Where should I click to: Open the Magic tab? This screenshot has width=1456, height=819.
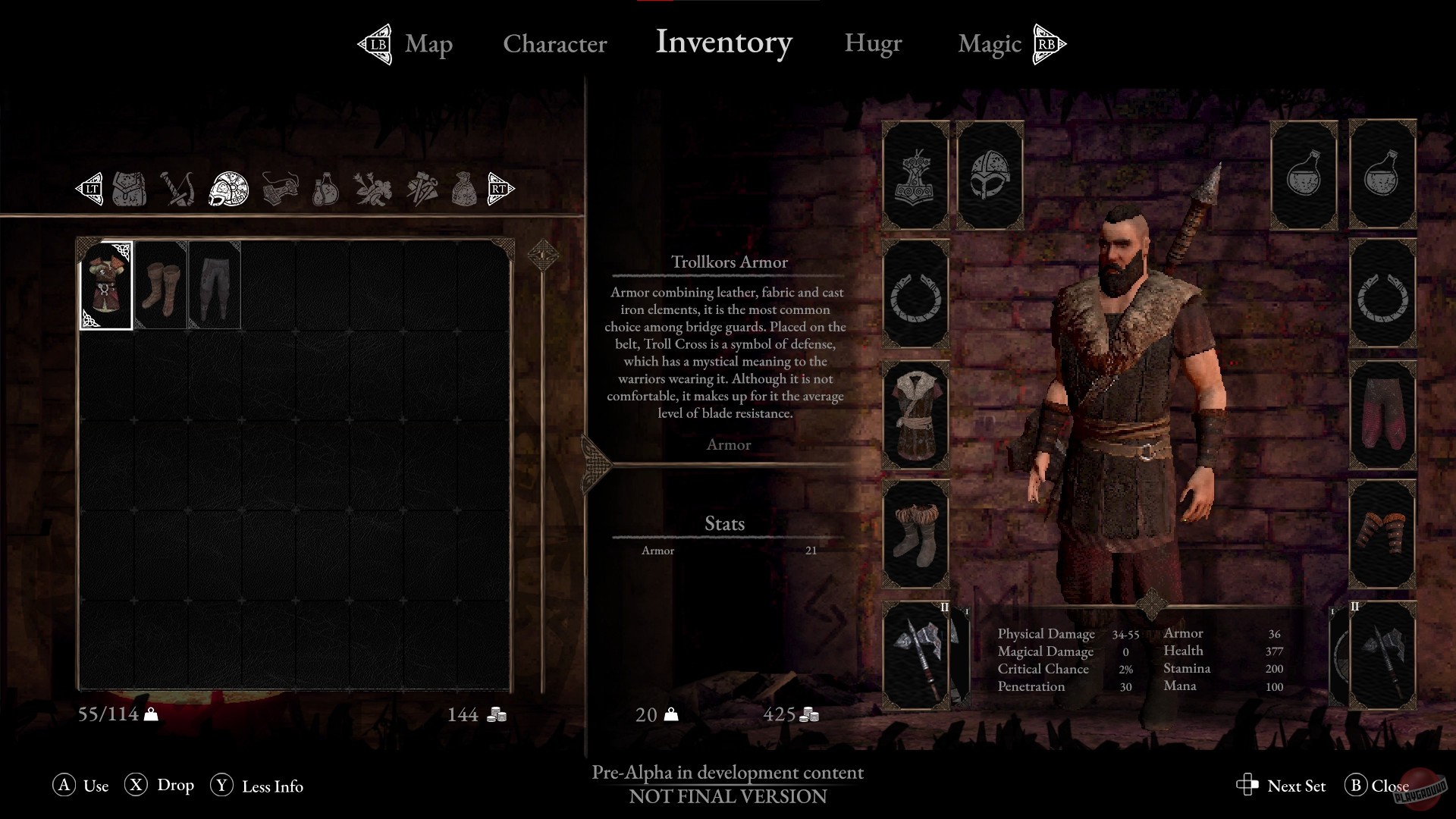990,44
